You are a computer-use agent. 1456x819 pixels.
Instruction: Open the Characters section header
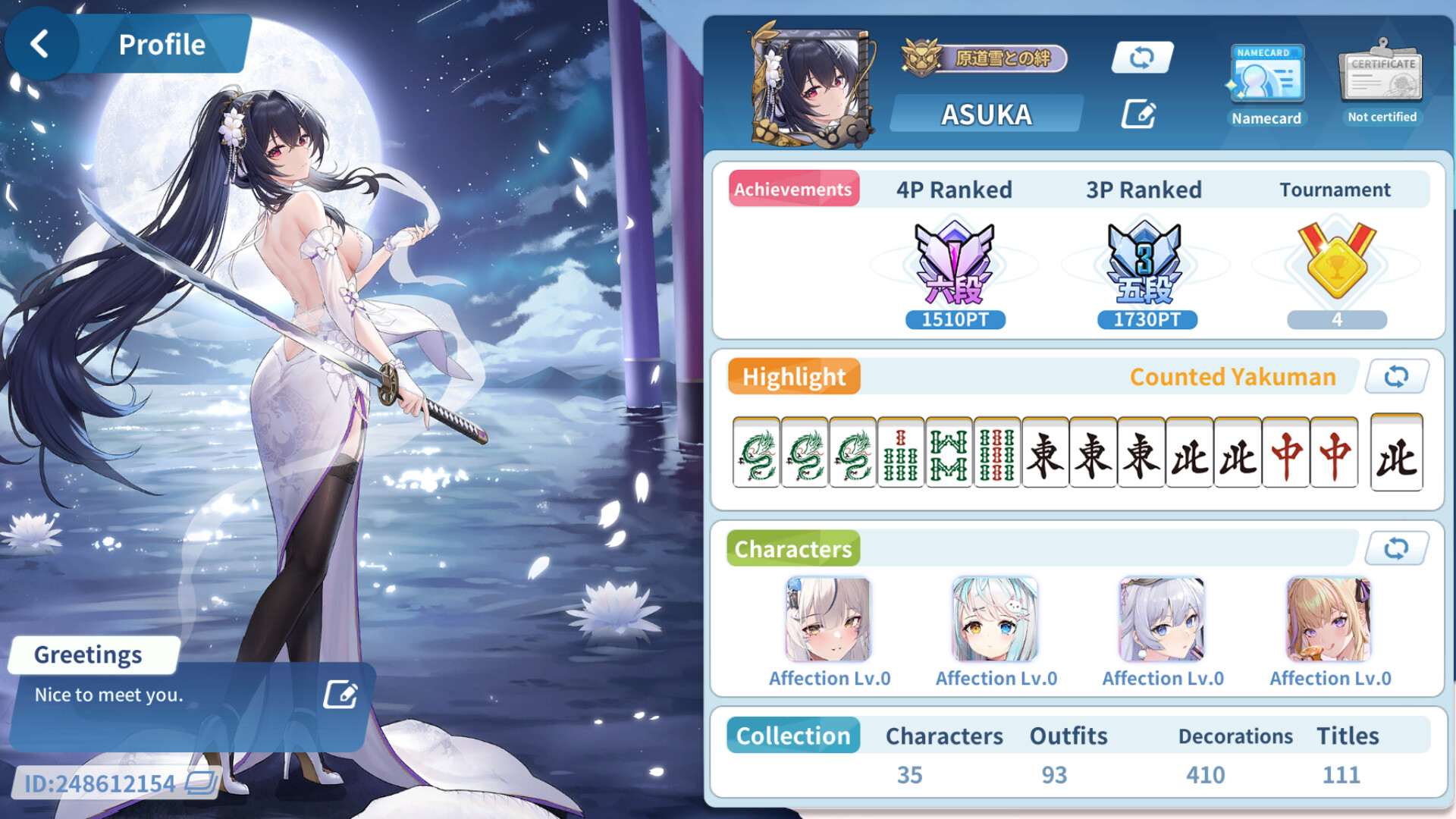pyautogui.click(x=792, y=548)
